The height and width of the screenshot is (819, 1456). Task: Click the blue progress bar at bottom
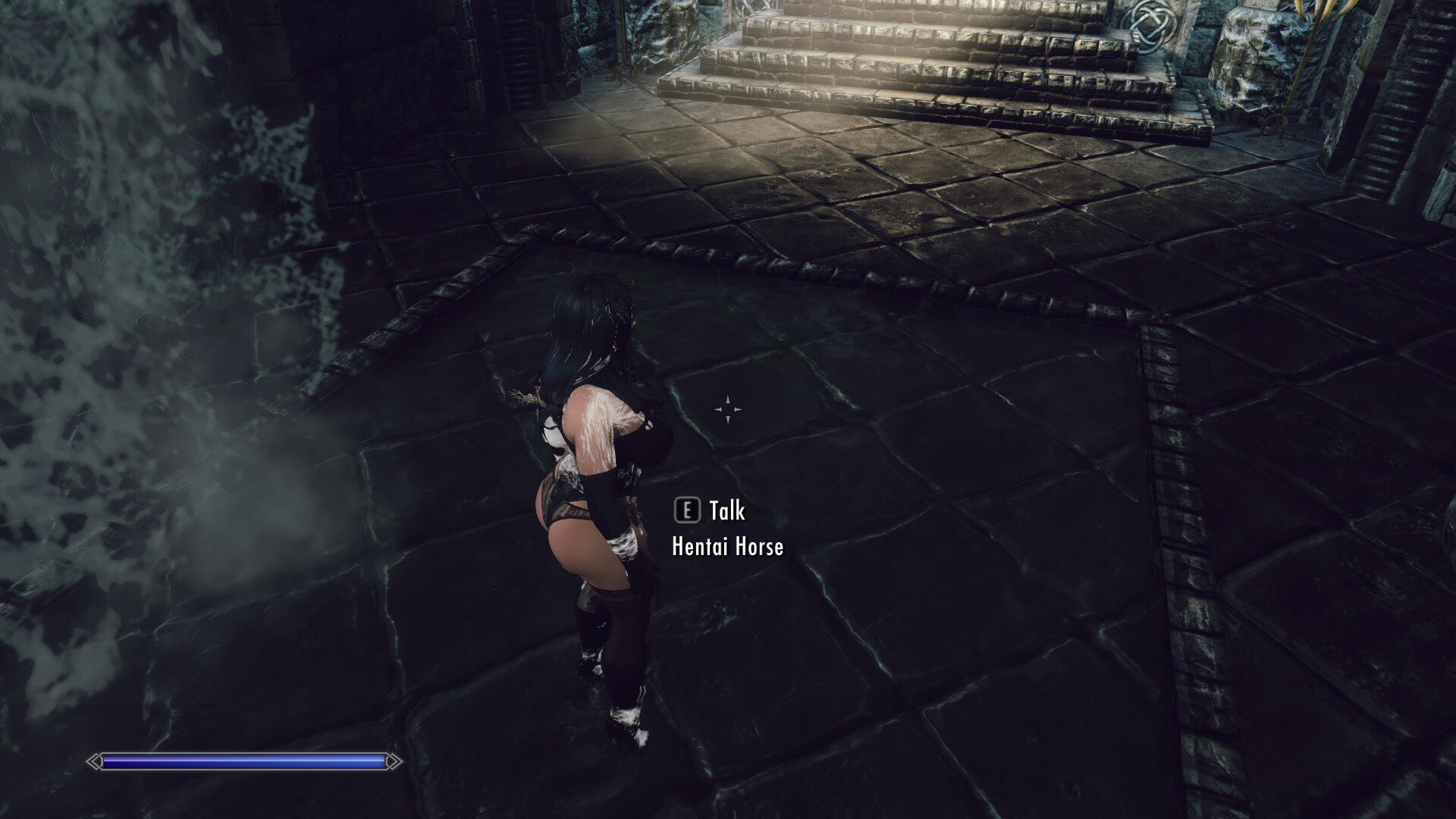(243, 761)
